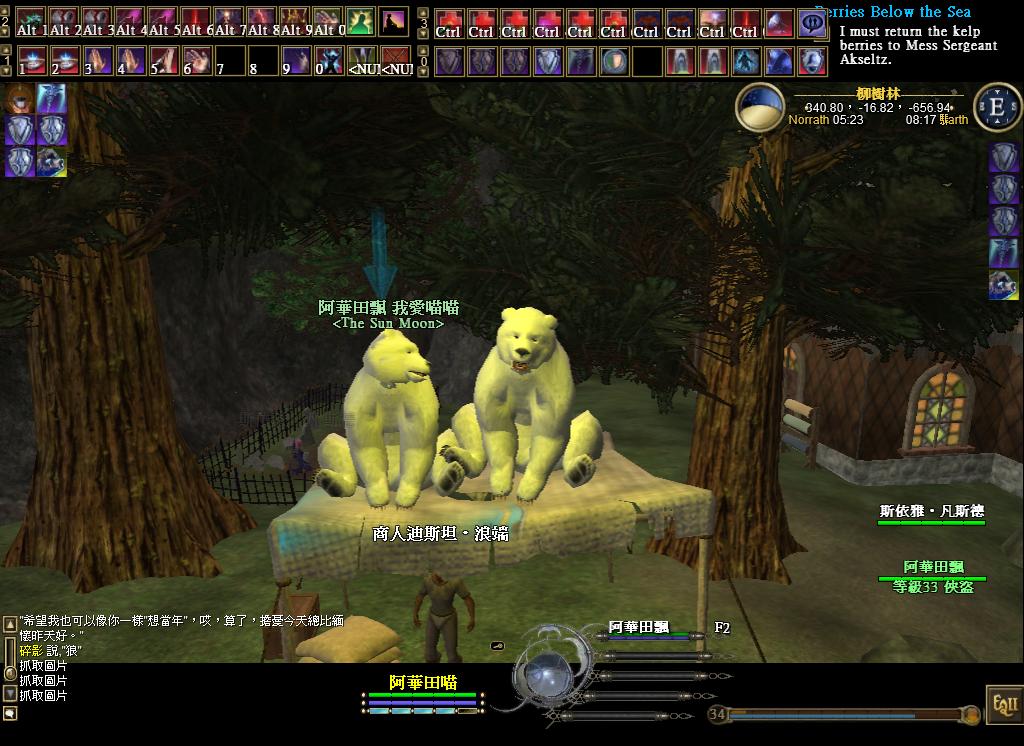This screenshot has width=1024, height=746.
Task: Select group member 阿華田飄 in the group window
Action: click(x=638, y=628)
